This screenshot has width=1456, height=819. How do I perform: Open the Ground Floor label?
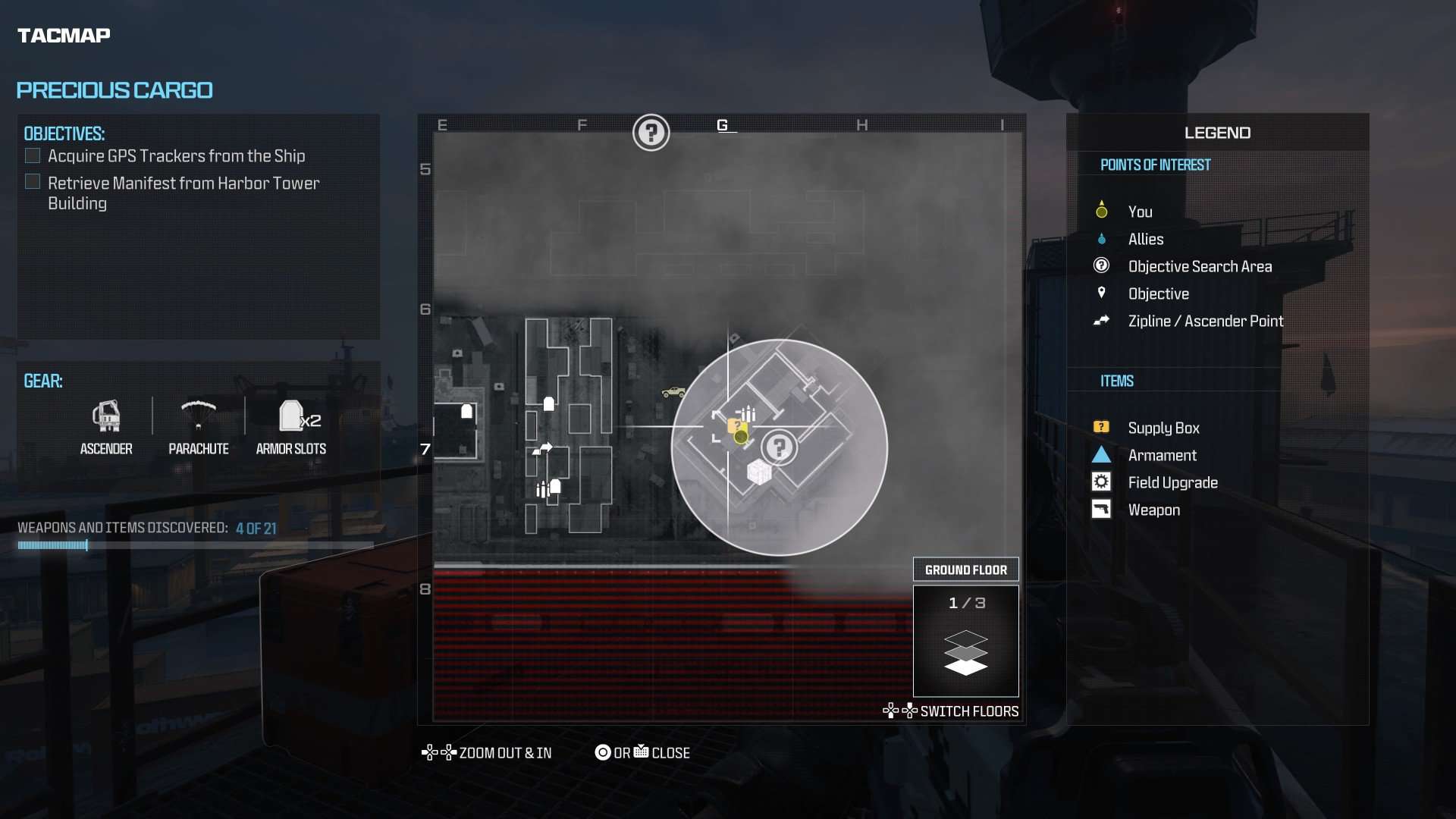tap(966, 570)
